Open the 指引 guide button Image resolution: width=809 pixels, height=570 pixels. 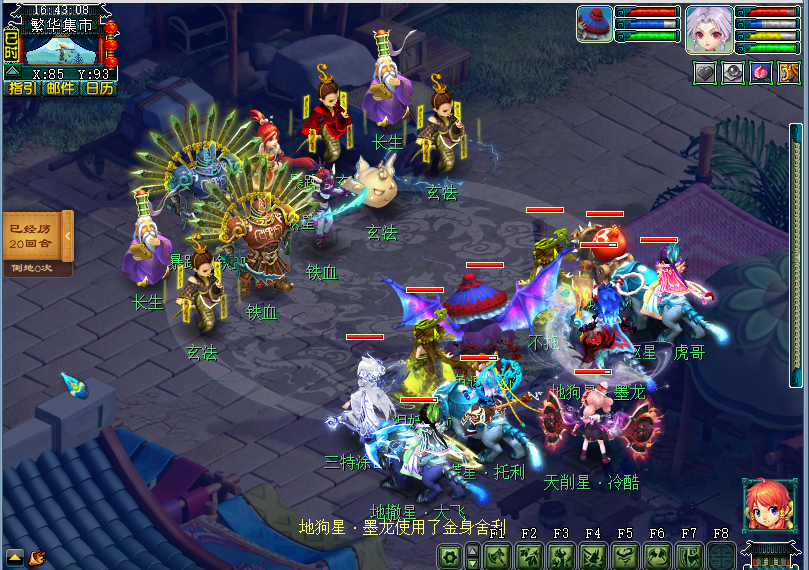22,88
